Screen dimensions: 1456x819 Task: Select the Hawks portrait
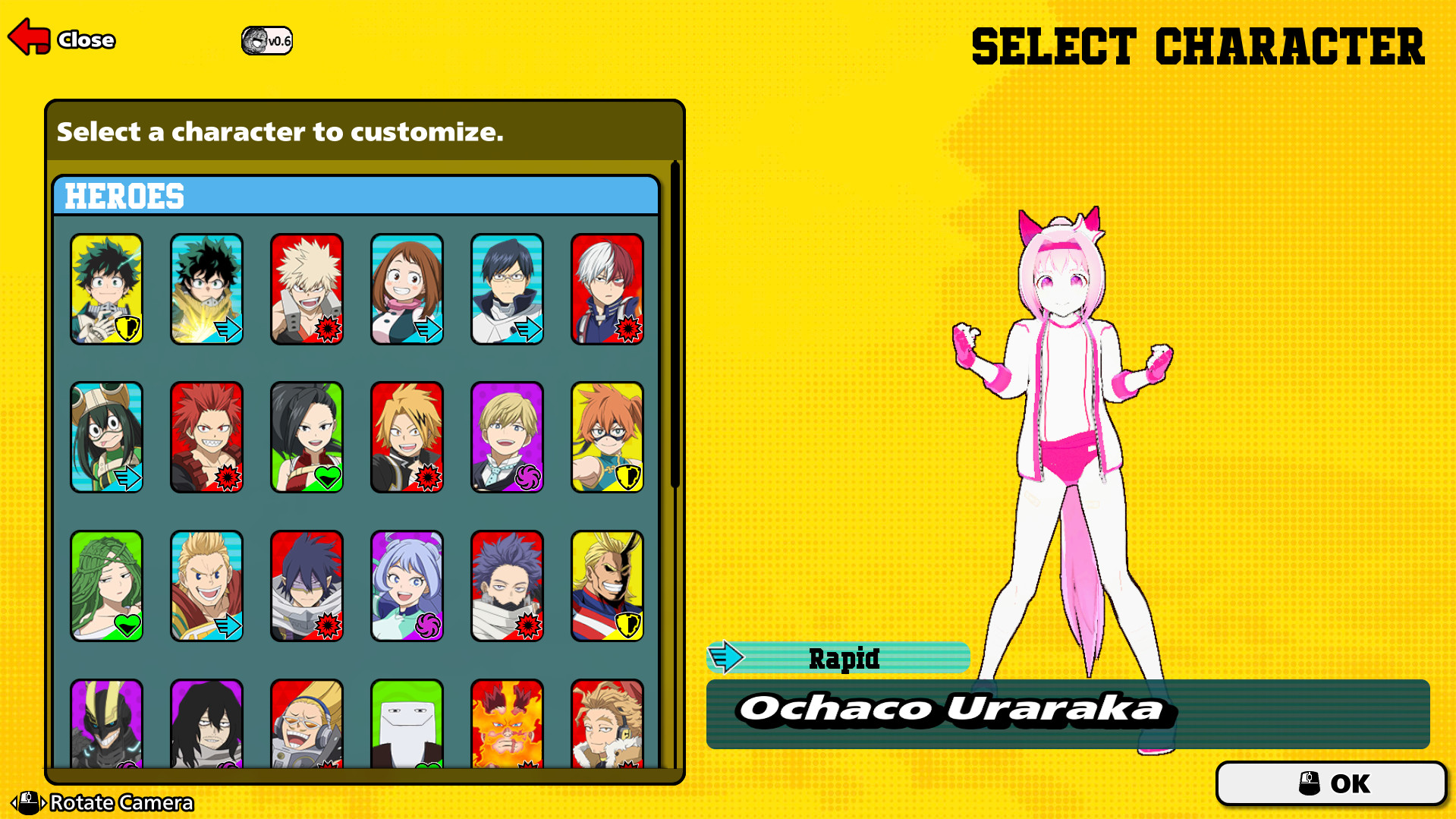click(608, 725)
